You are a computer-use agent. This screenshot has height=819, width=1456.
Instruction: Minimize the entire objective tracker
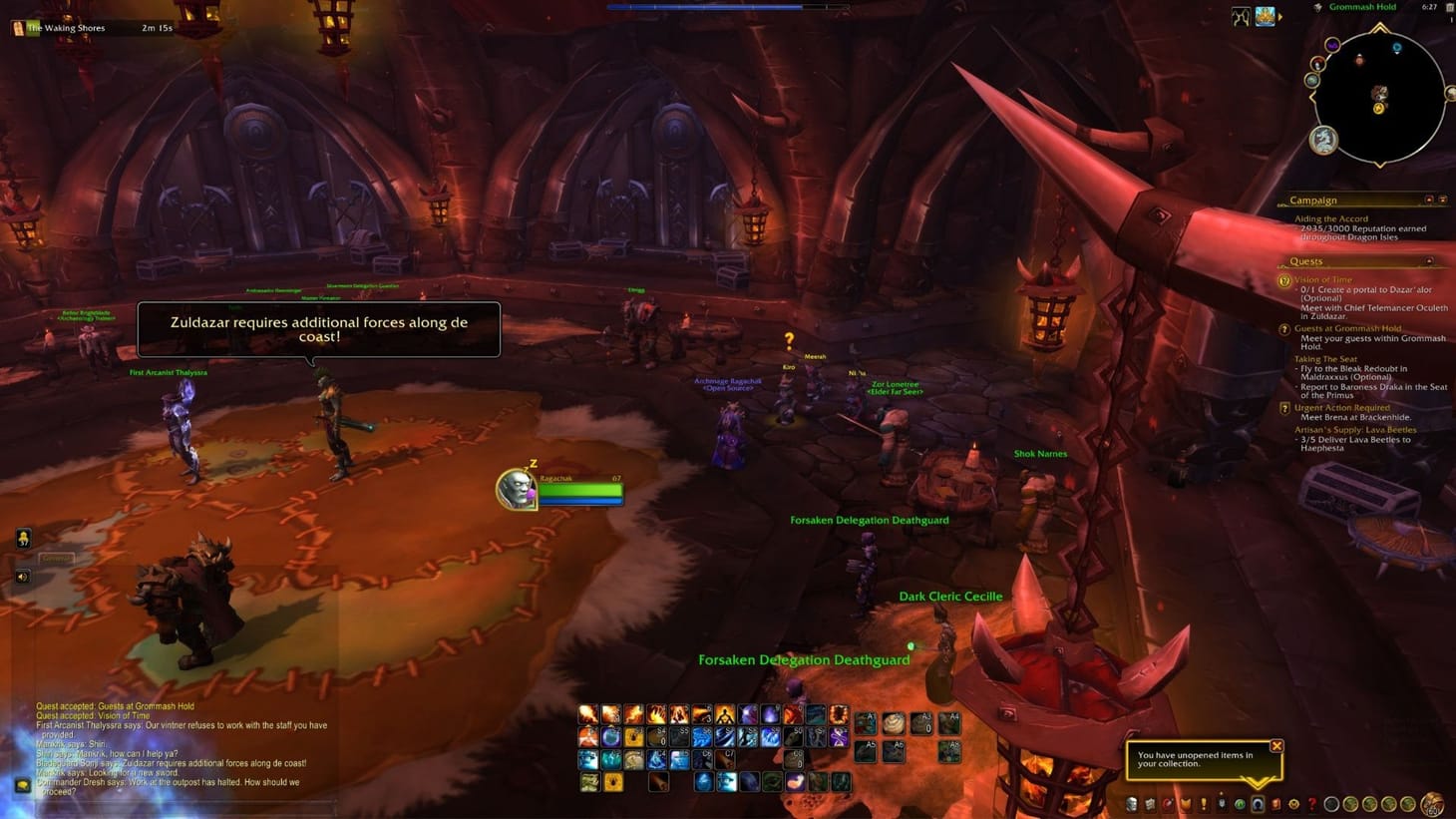click(x=1445, y=200)
